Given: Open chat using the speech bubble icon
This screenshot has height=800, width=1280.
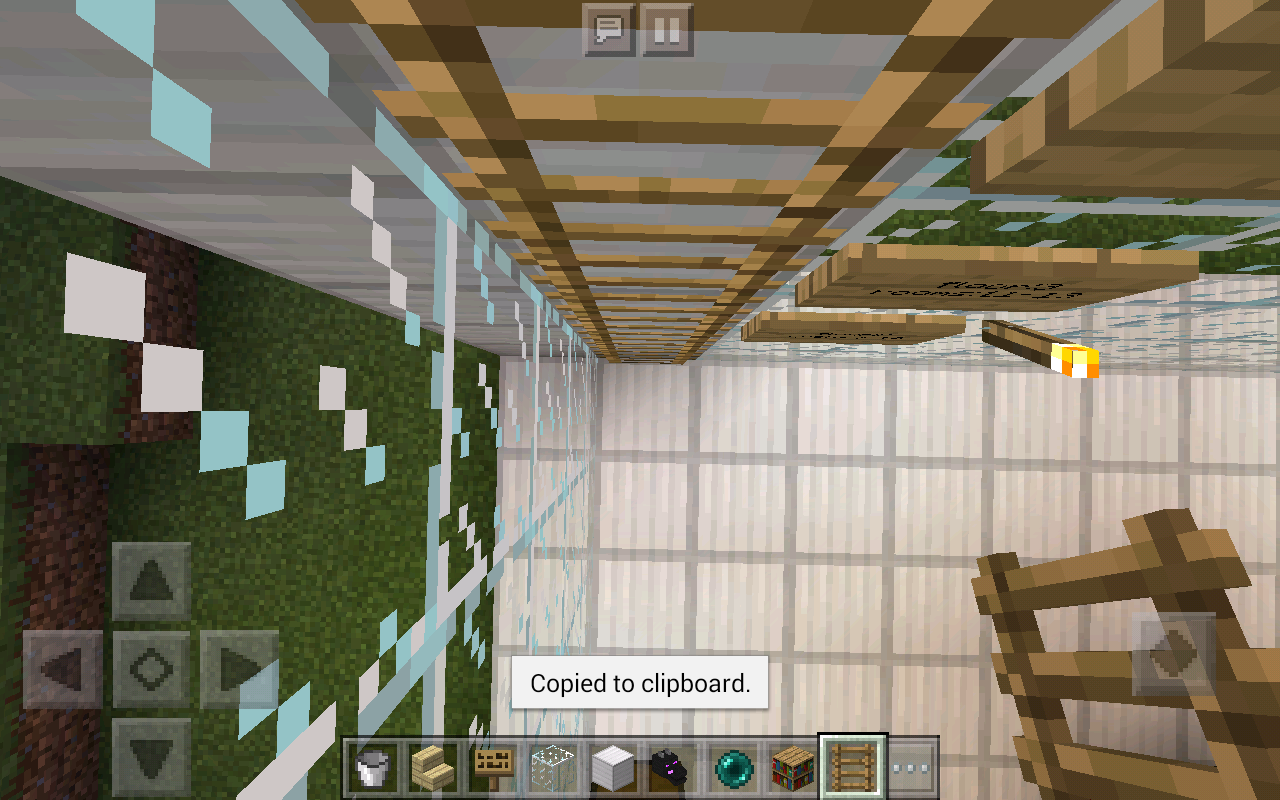Looking at the screenshot, I should tap(607, 29).
